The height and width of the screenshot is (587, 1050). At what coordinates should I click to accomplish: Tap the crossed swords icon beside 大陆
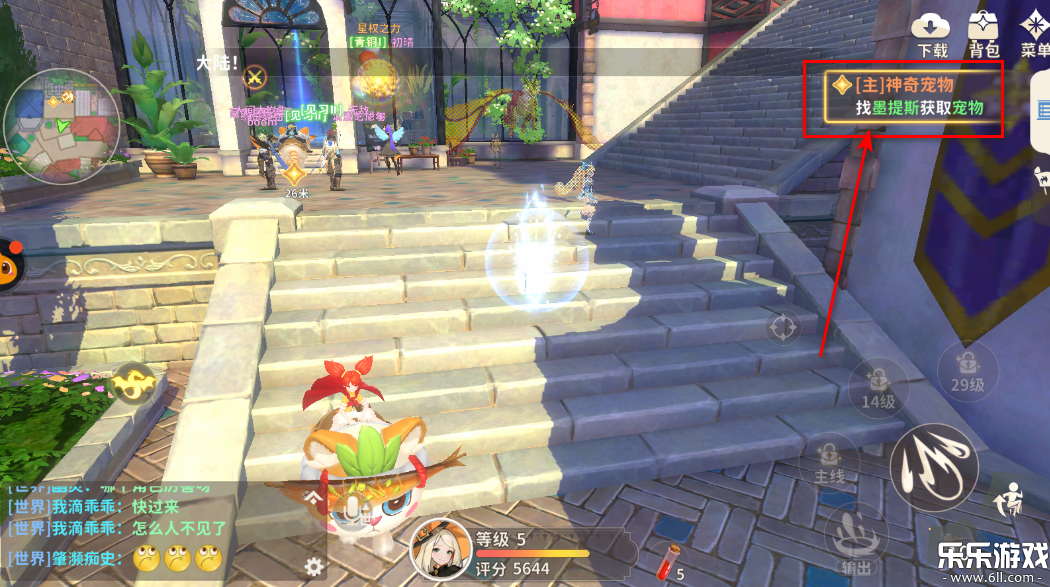[256, 76]
